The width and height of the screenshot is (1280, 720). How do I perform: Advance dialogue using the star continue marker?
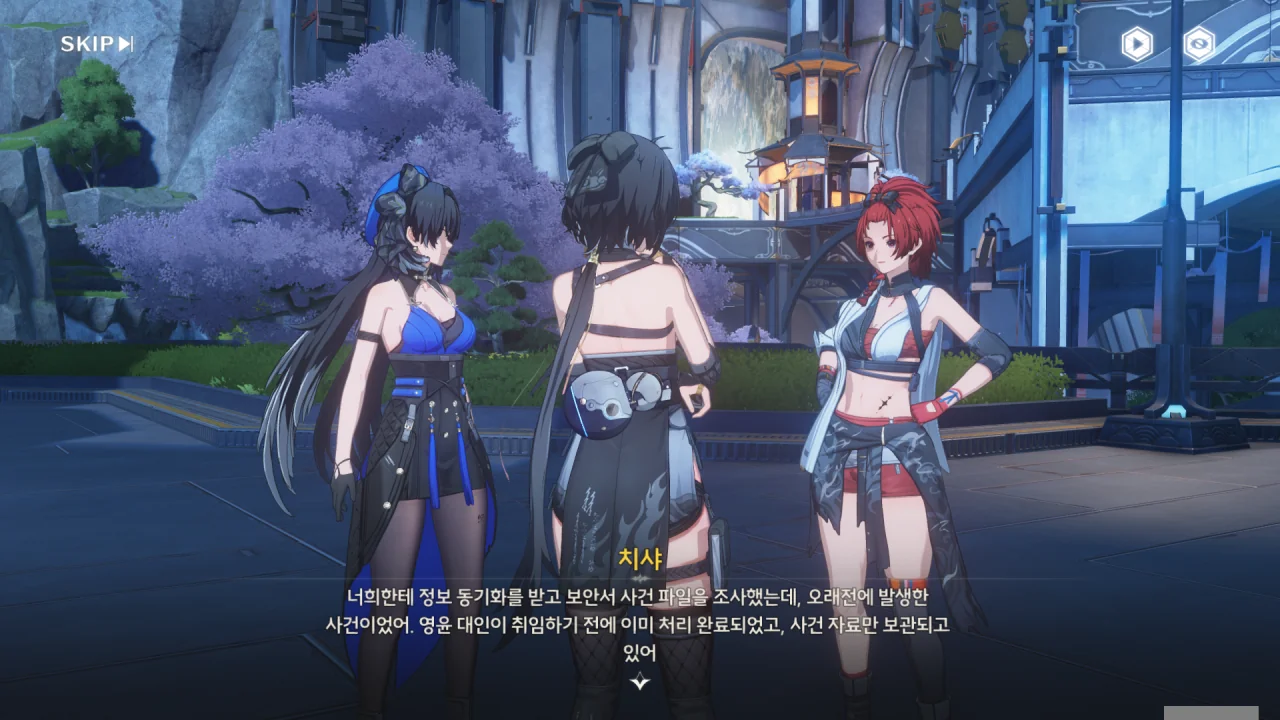point(640,681)
